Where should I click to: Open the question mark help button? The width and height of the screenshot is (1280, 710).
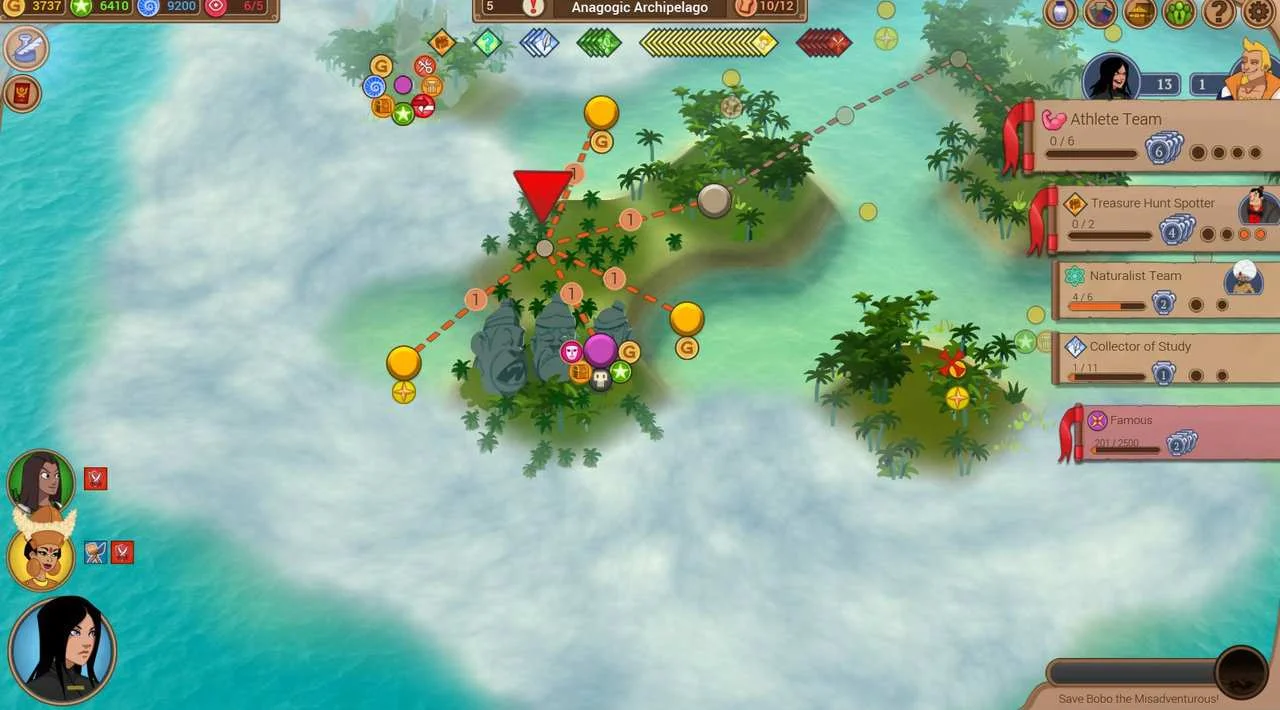pyautogui.click(x=1219, y=13)
